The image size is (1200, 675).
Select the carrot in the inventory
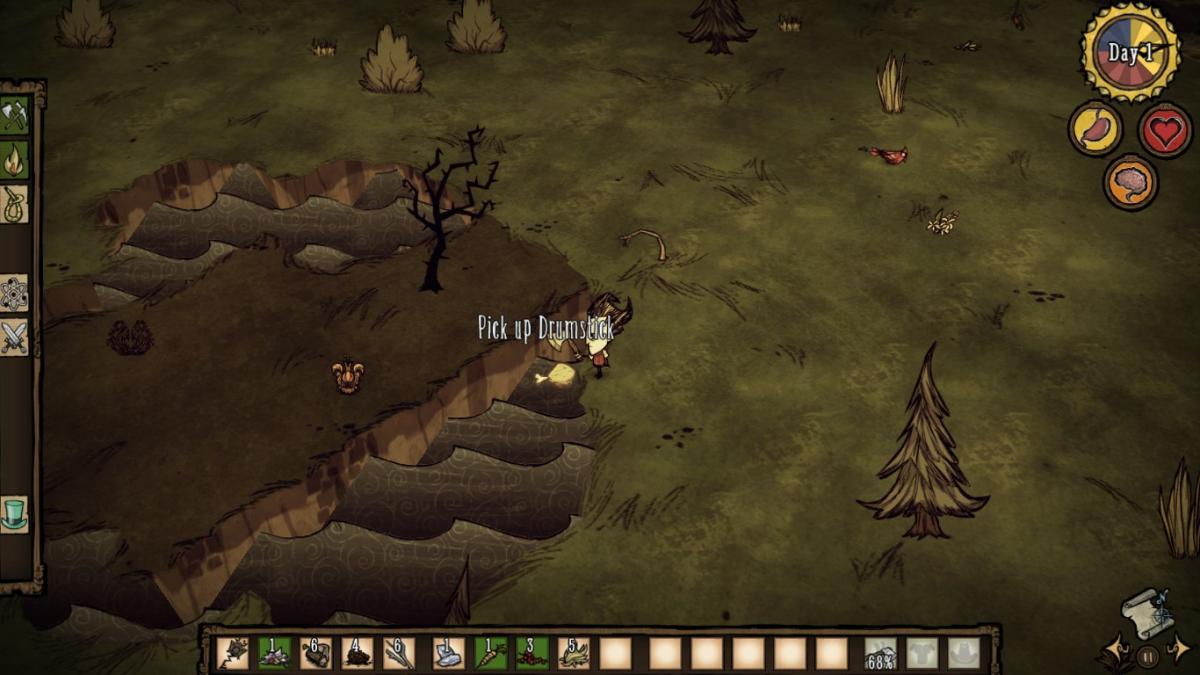click(490, 653)
